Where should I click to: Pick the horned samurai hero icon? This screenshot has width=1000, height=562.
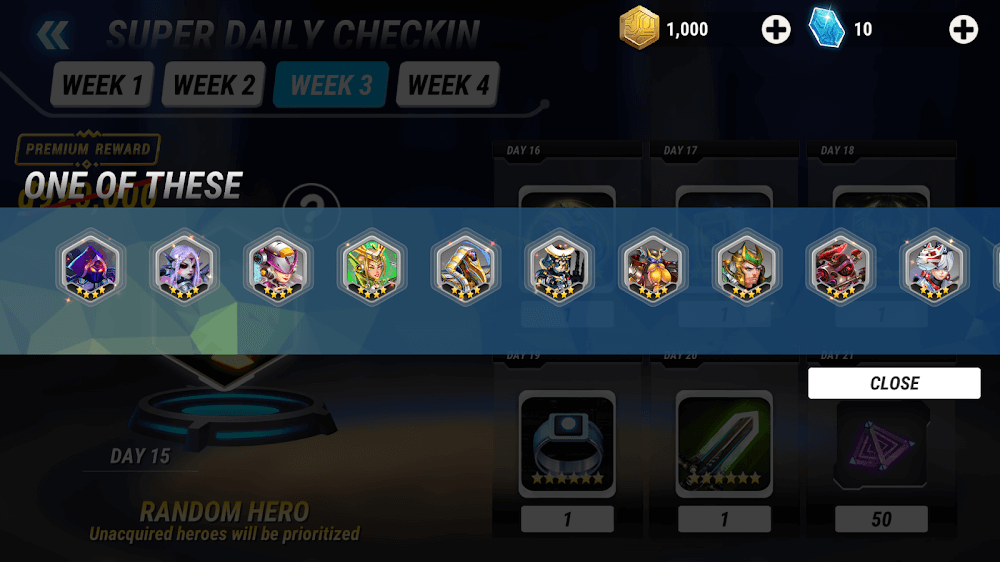click(x=653, y=267)
